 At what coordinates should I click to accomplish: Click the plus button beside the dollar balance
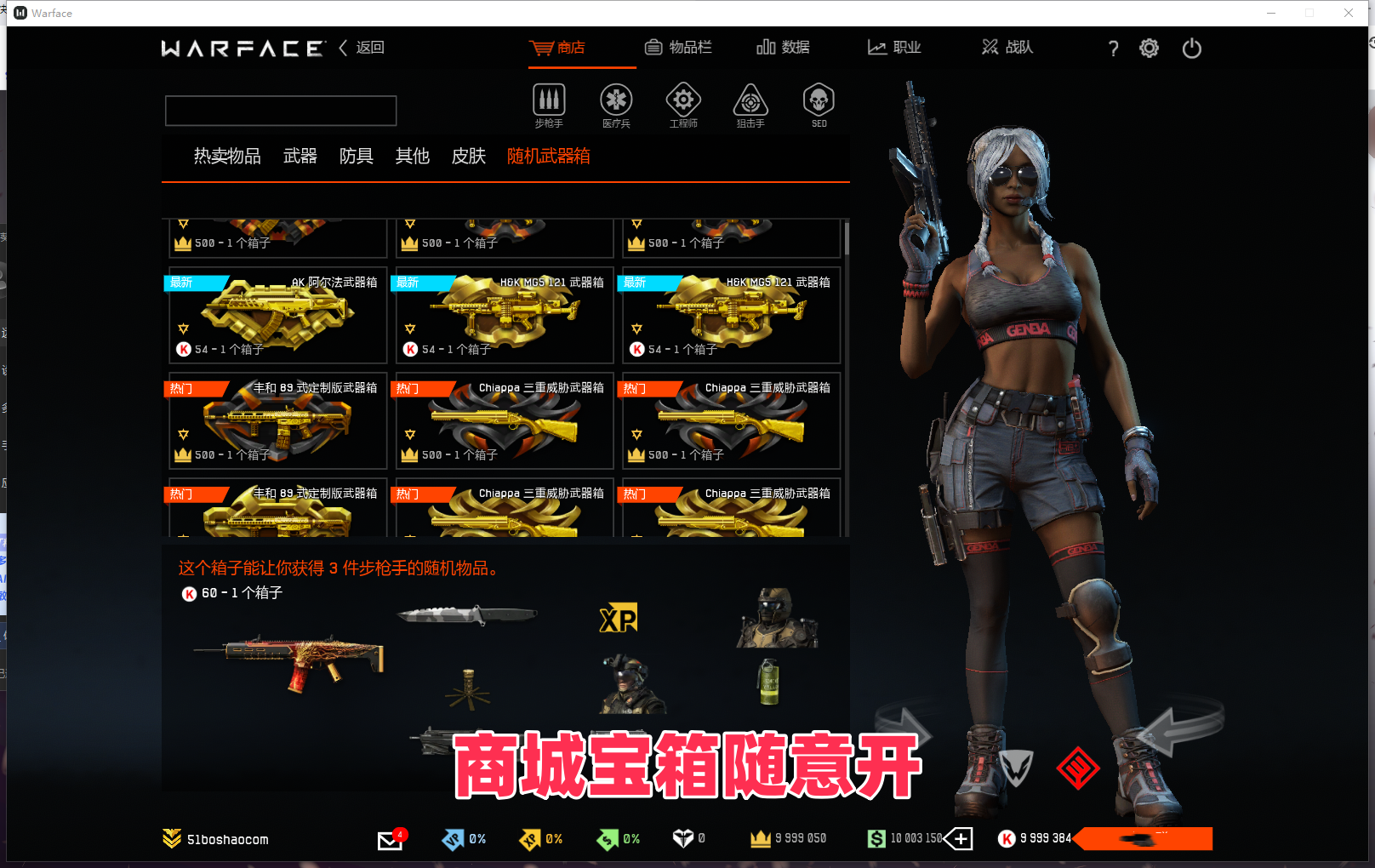960,838
